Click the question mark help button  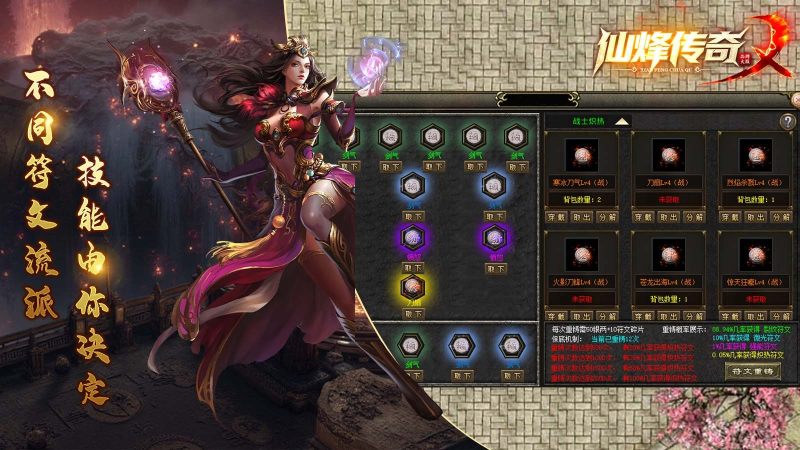click(787, 121)
